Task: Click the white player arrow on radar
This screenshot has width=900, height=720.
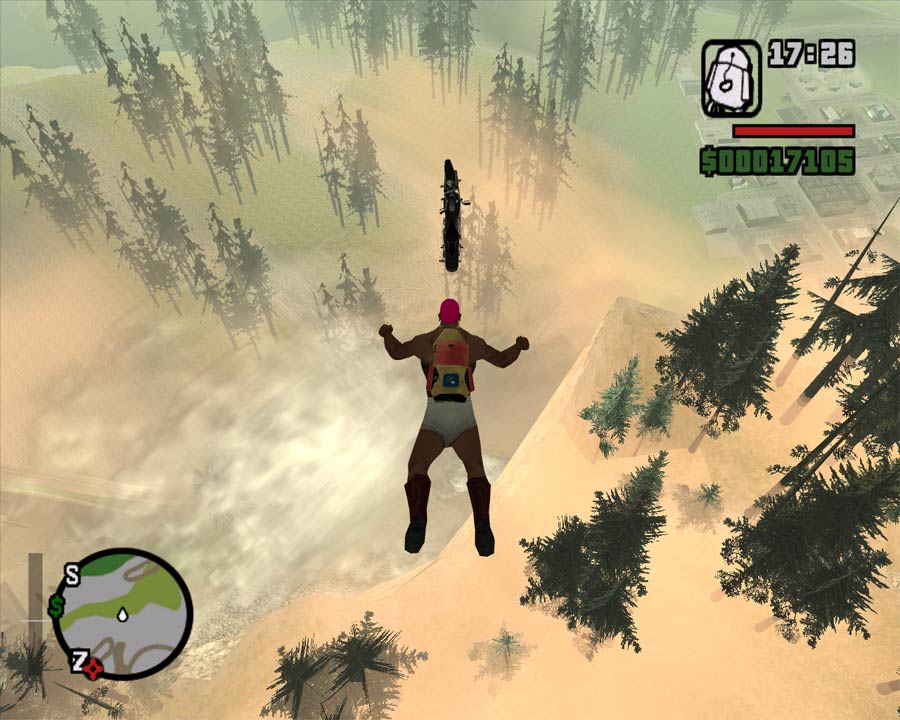Action: click(122, 612)
